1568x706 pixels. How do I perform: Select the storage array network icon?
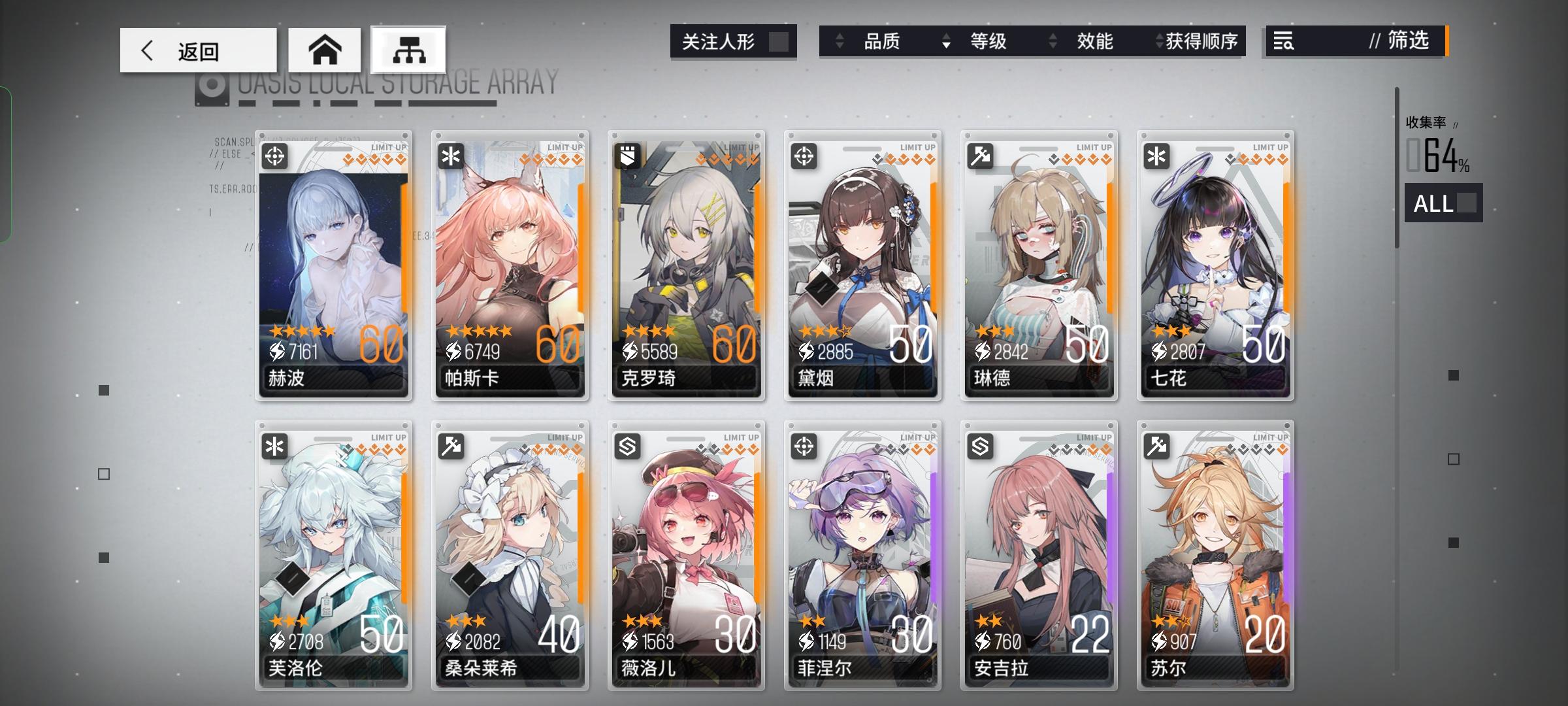406,50
